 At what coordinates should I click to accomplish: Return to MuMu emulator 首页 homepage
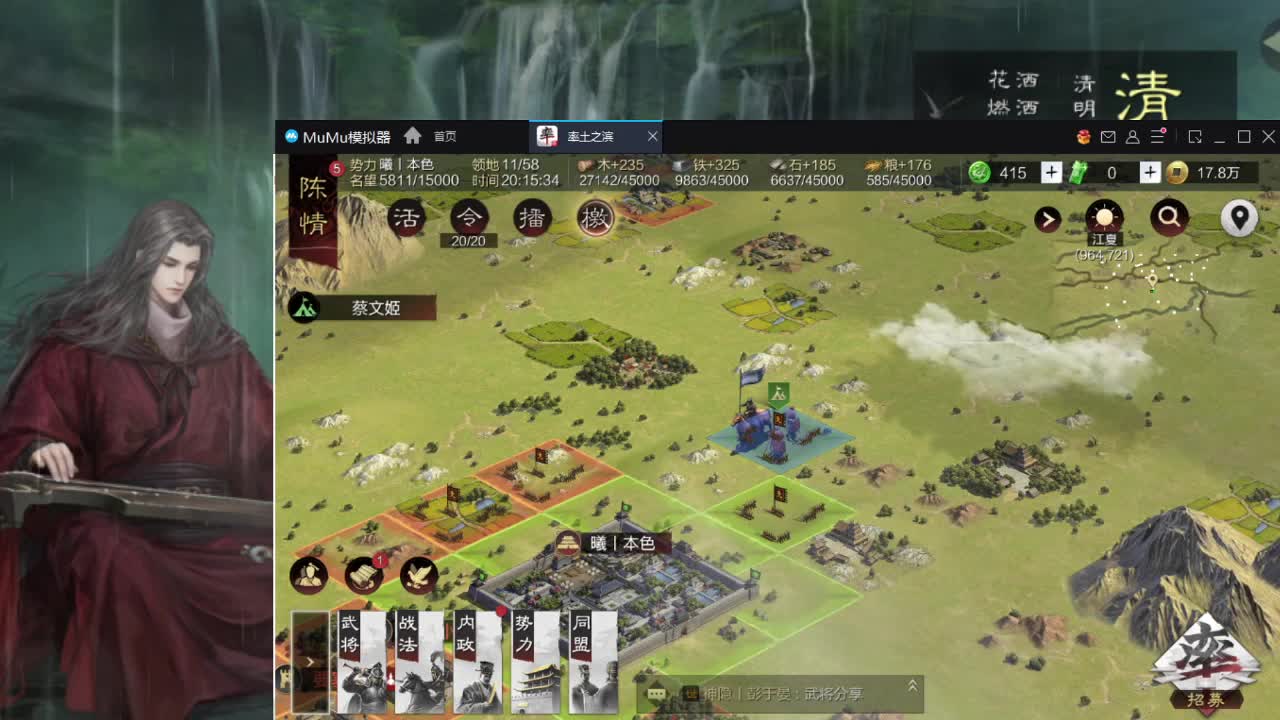(x=442, y=136)
